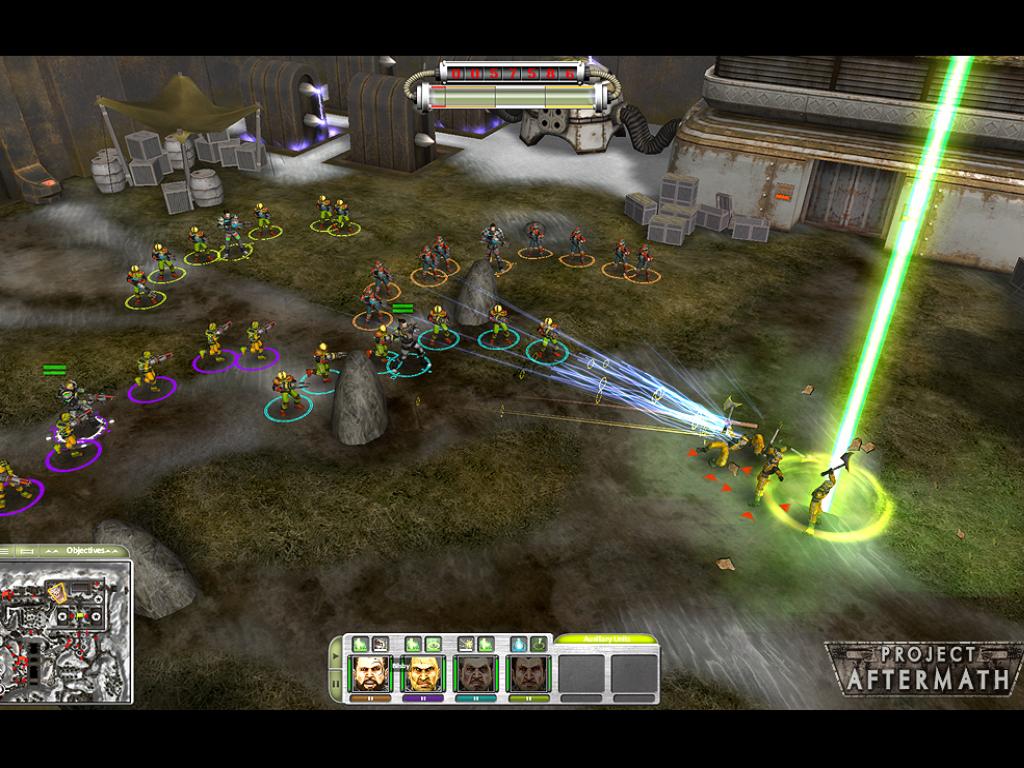Select the teal squad hero portrait
1024x768 pixels.
[x=475, y=673]
